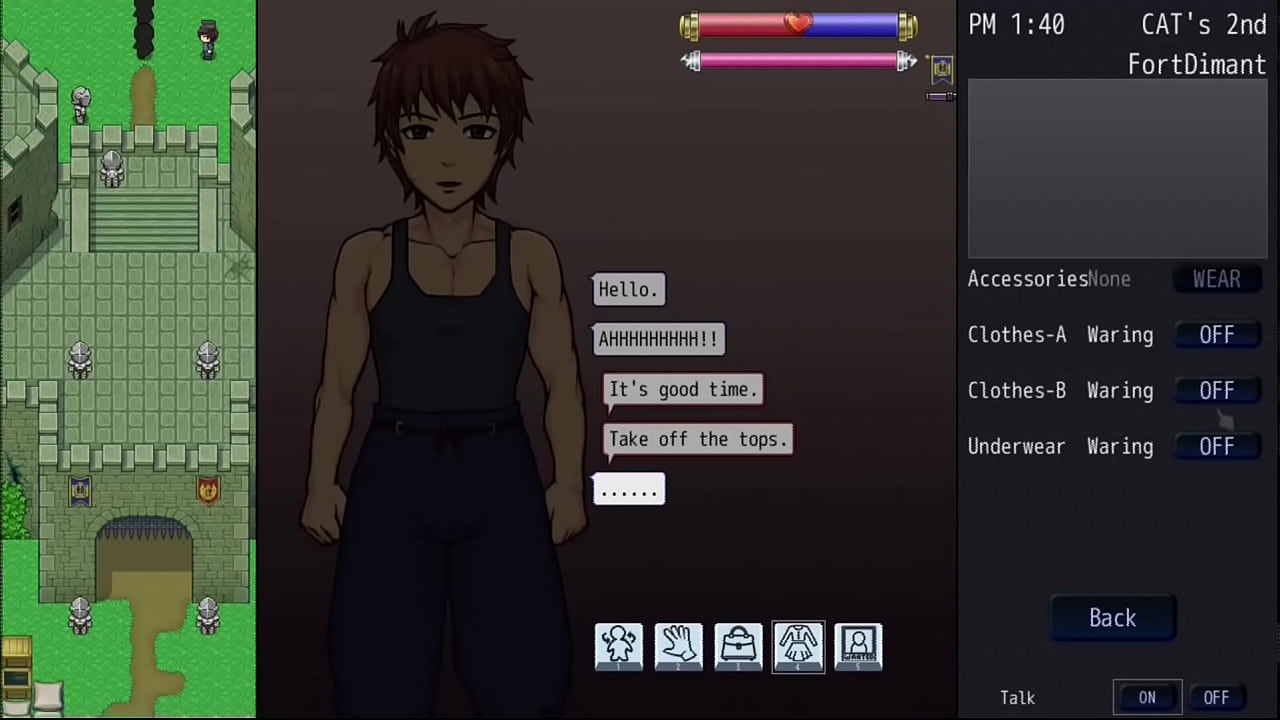Select the glove icon in slot 2

(x=678, y=646)
